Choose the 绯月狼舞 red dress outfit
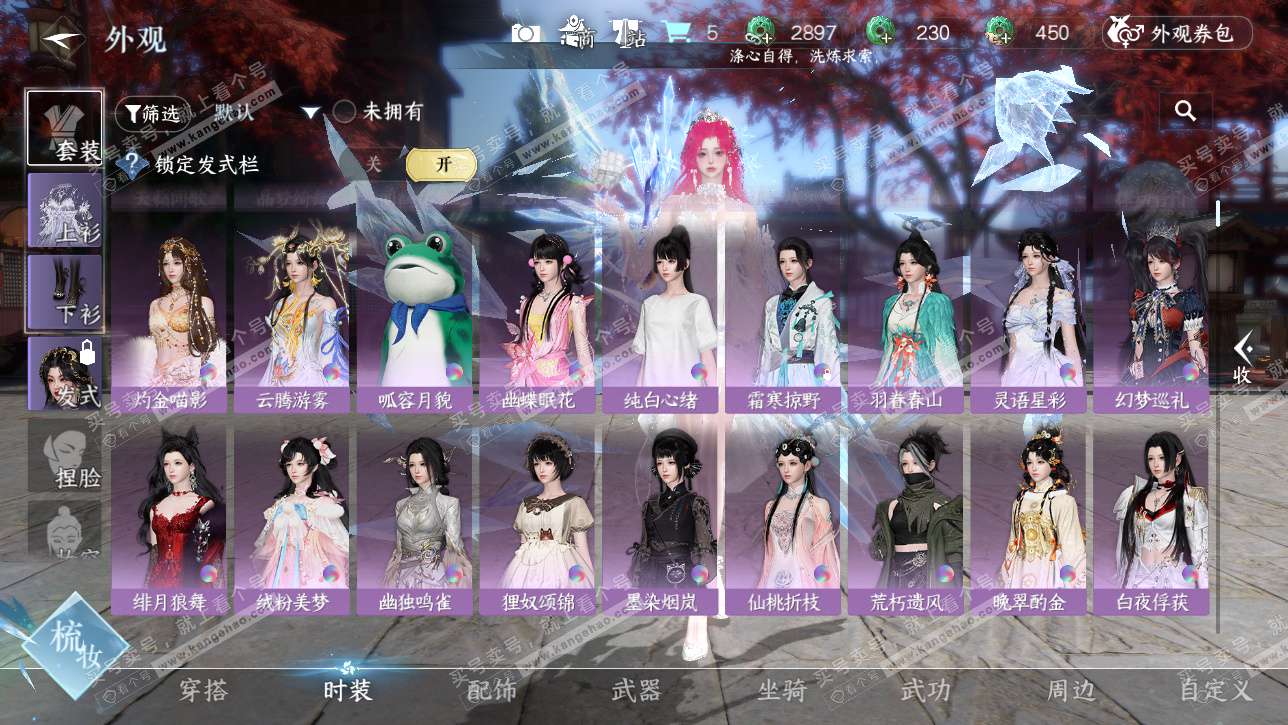The image size is (1288, 725). [168, 518]
